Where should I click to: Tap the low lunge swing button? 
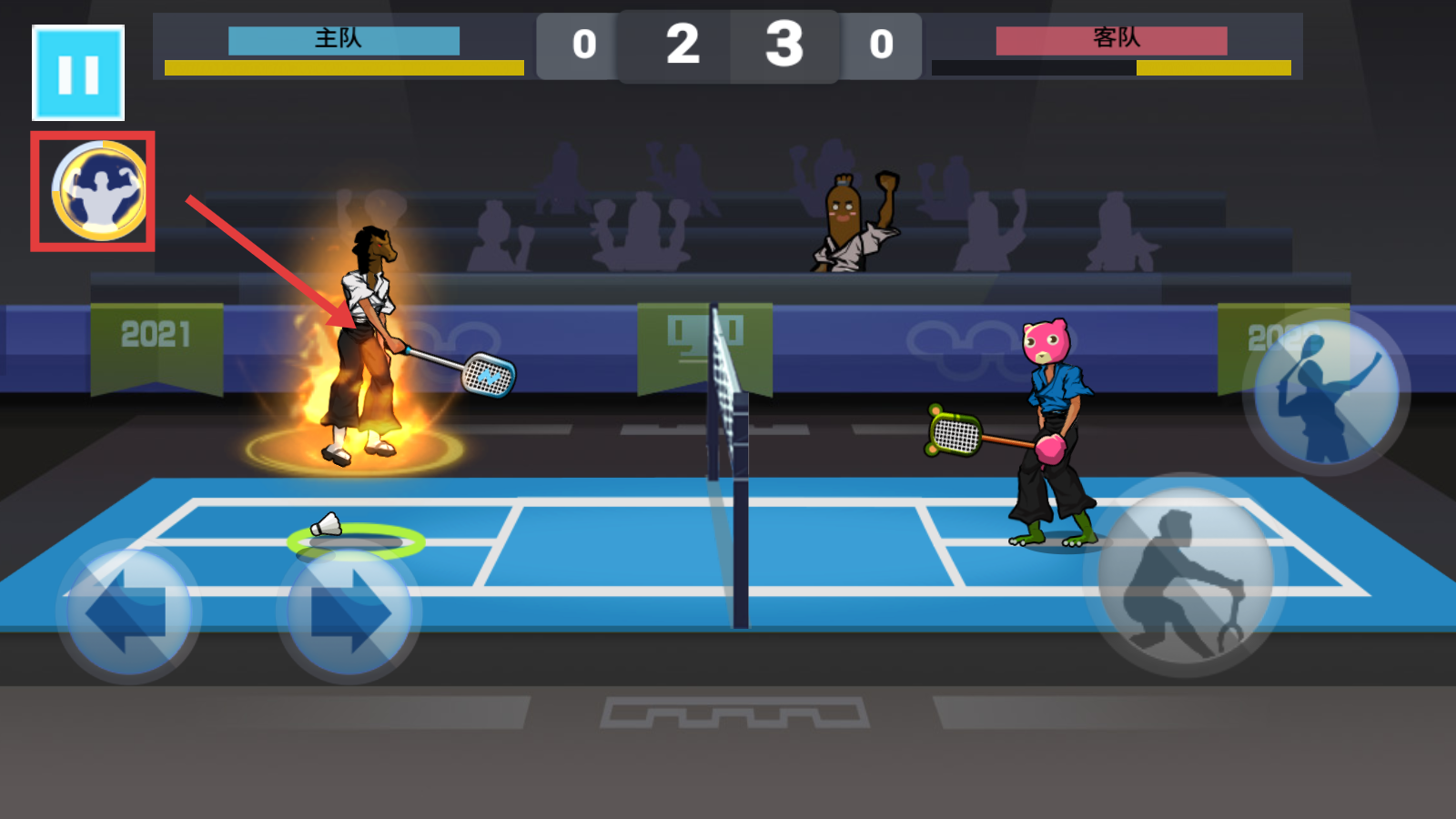pos(1185,575)
